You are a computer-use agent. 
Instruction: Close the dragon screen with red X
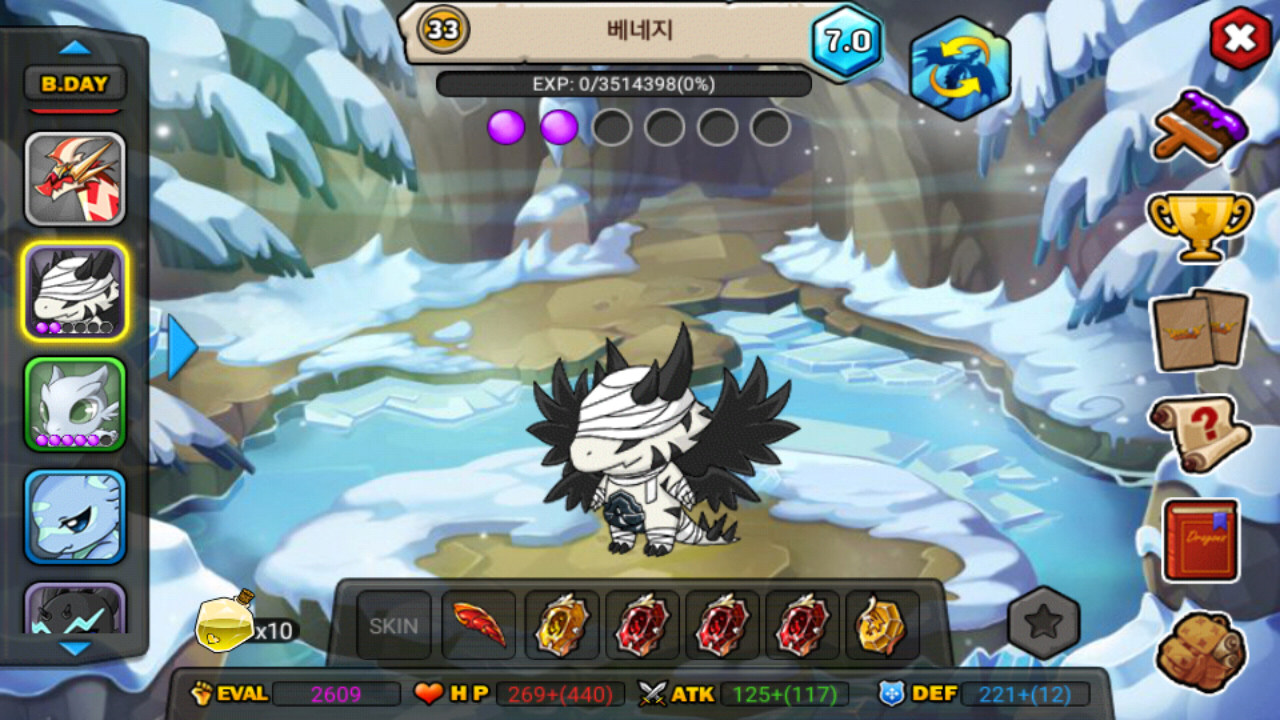[x=1240, y=39]
